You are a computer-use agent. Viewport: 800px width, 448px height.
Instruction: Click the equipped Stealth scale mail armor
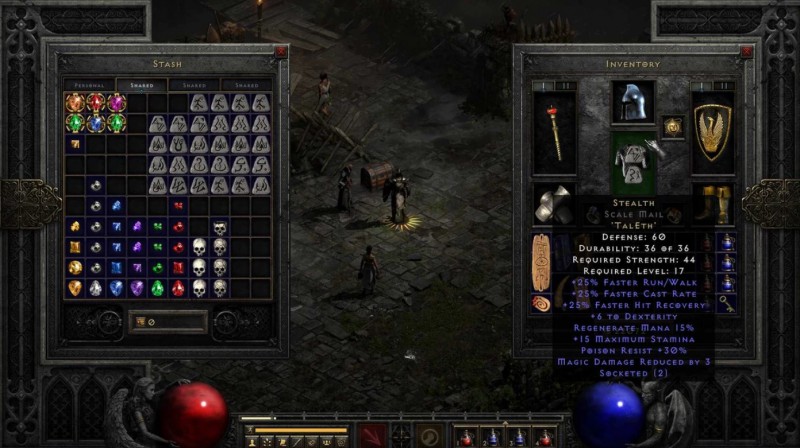tap(633, 160)
